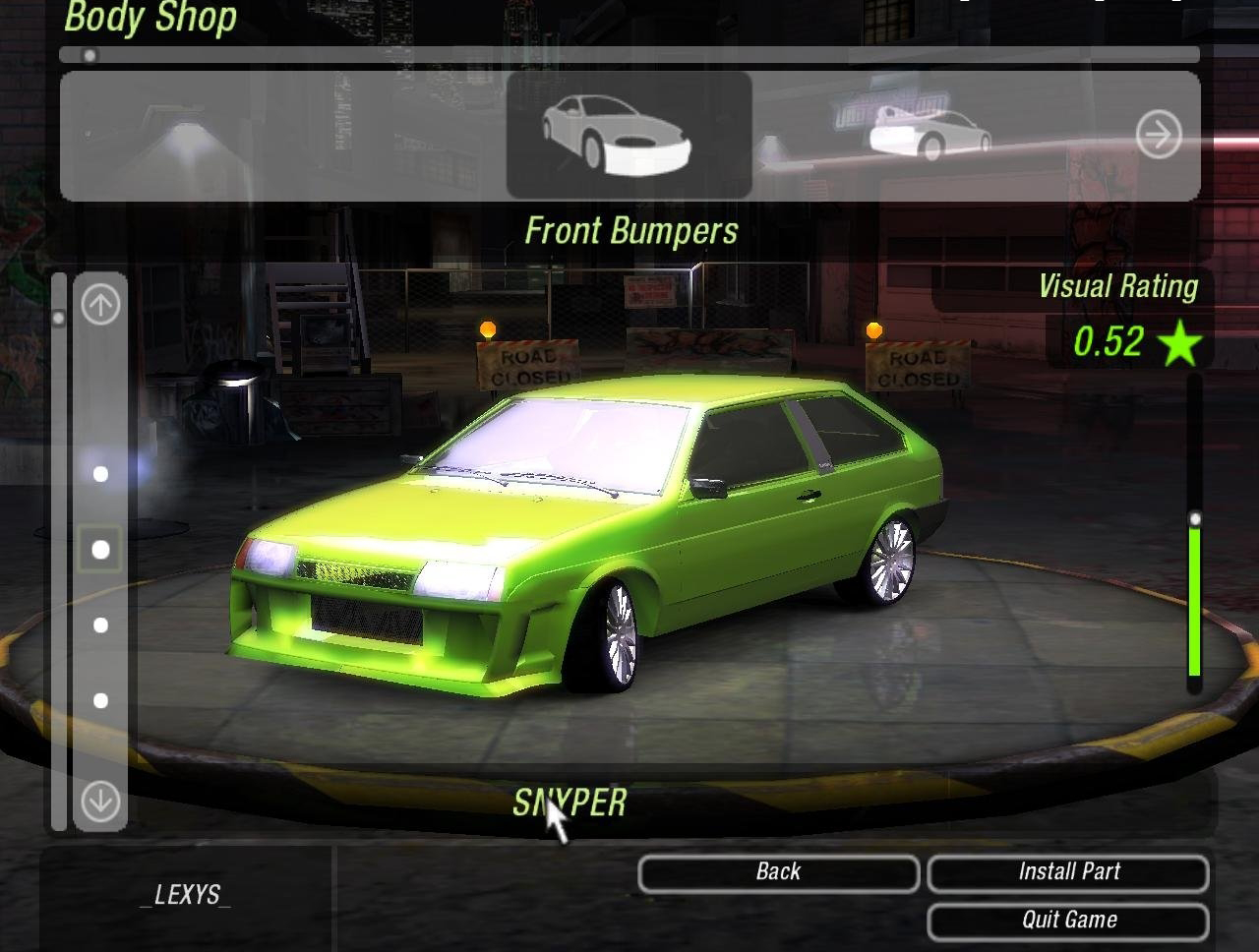Expand the next parts page with the circled arrow
1259x952 pixels.
[1158, 134]
